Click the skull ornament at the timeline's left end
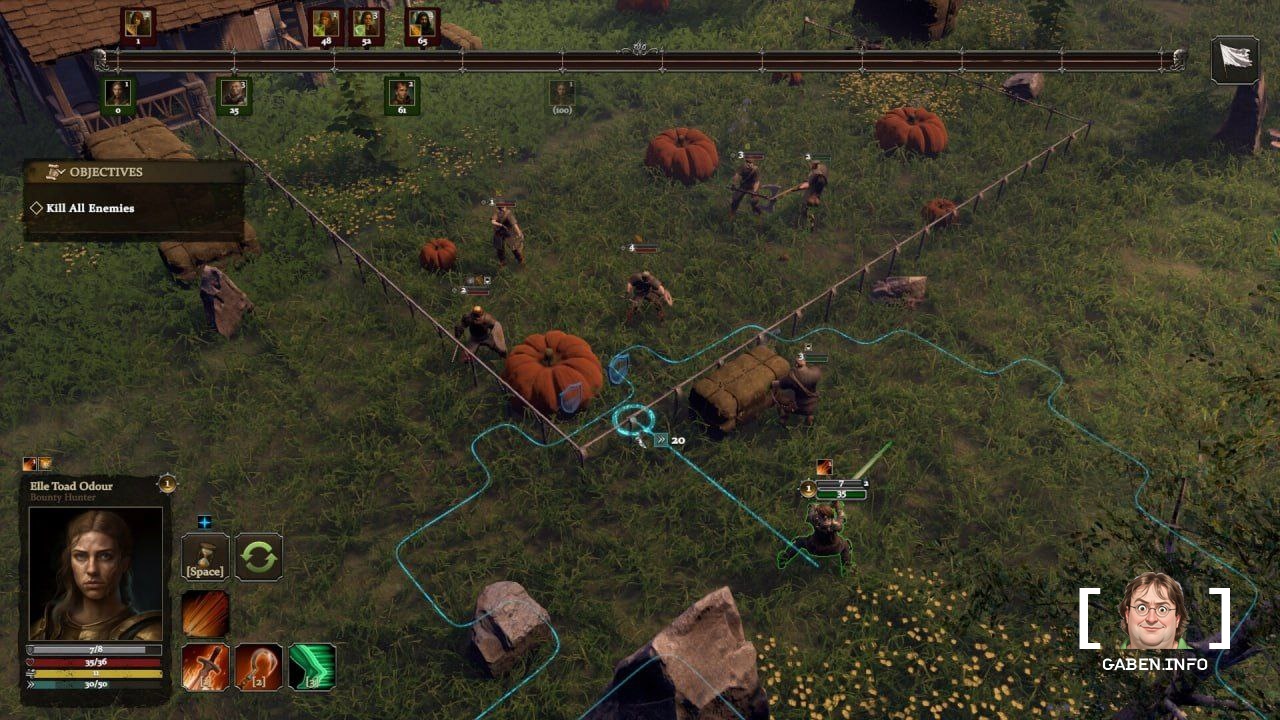The width and height of the screenshot is (1280, 720). 99,57
